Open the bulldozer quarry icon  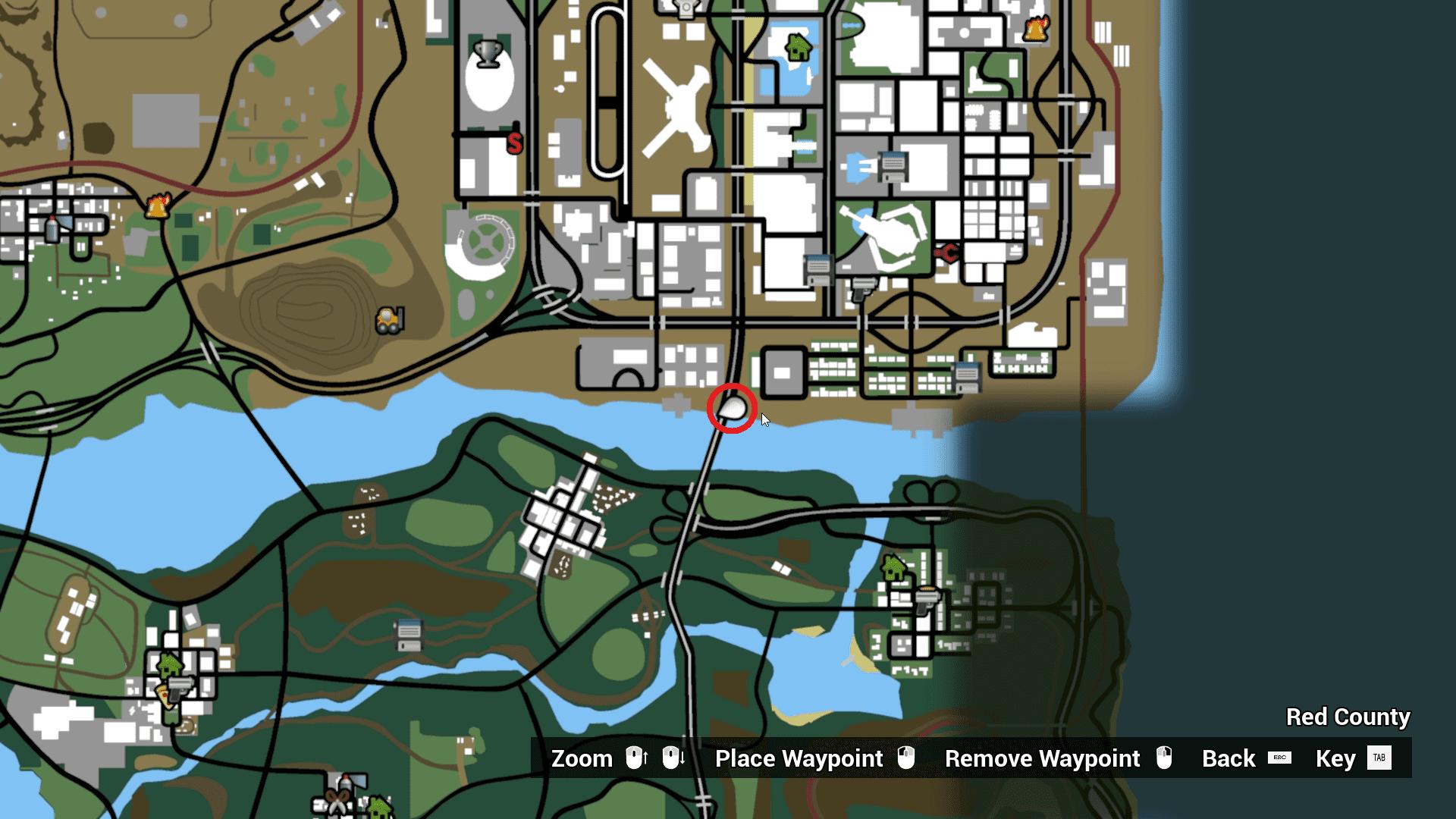[x=389, y=320]
